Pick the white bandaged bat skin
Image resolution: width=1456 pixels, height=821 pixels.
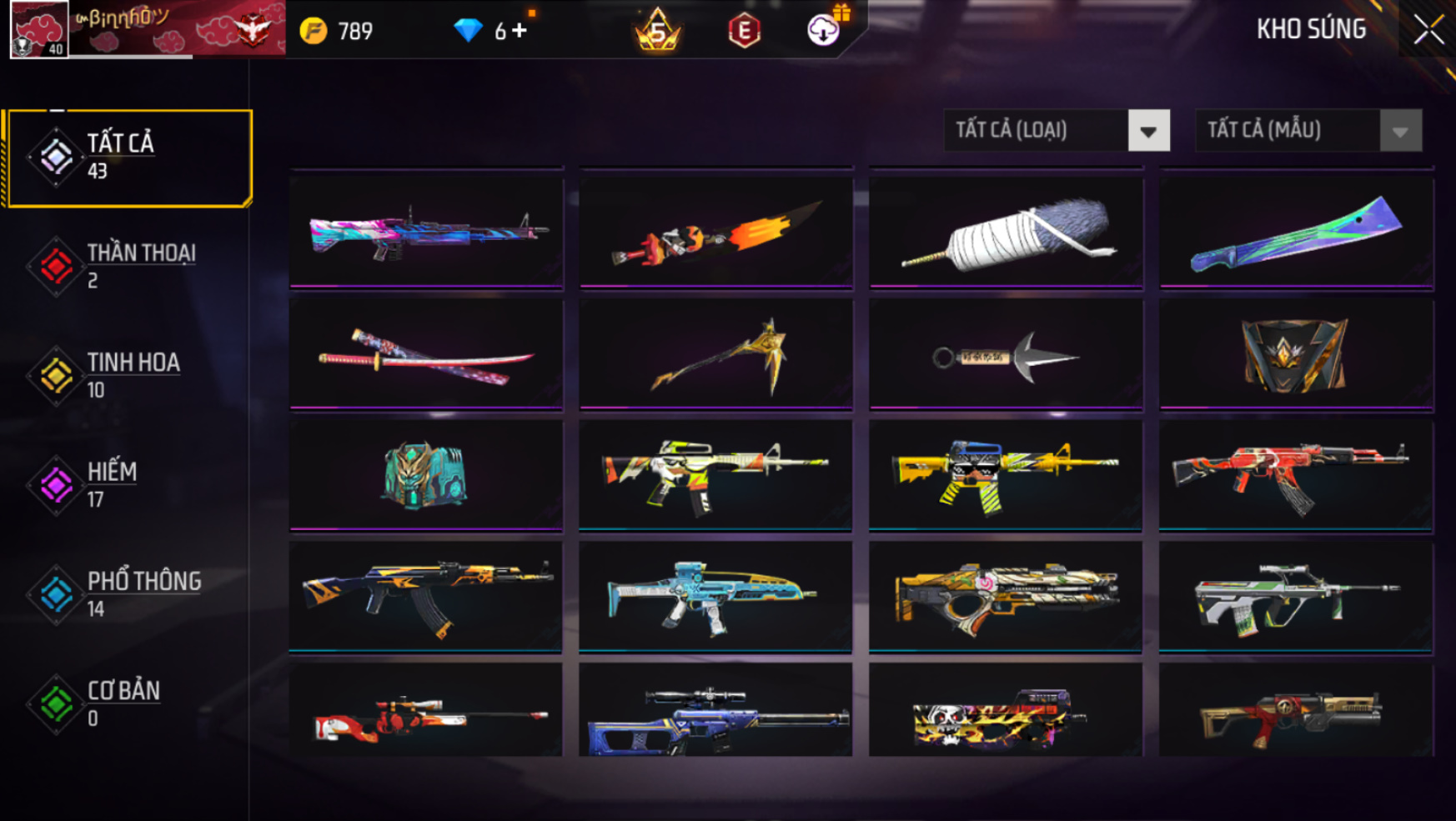pos(1006,233)
